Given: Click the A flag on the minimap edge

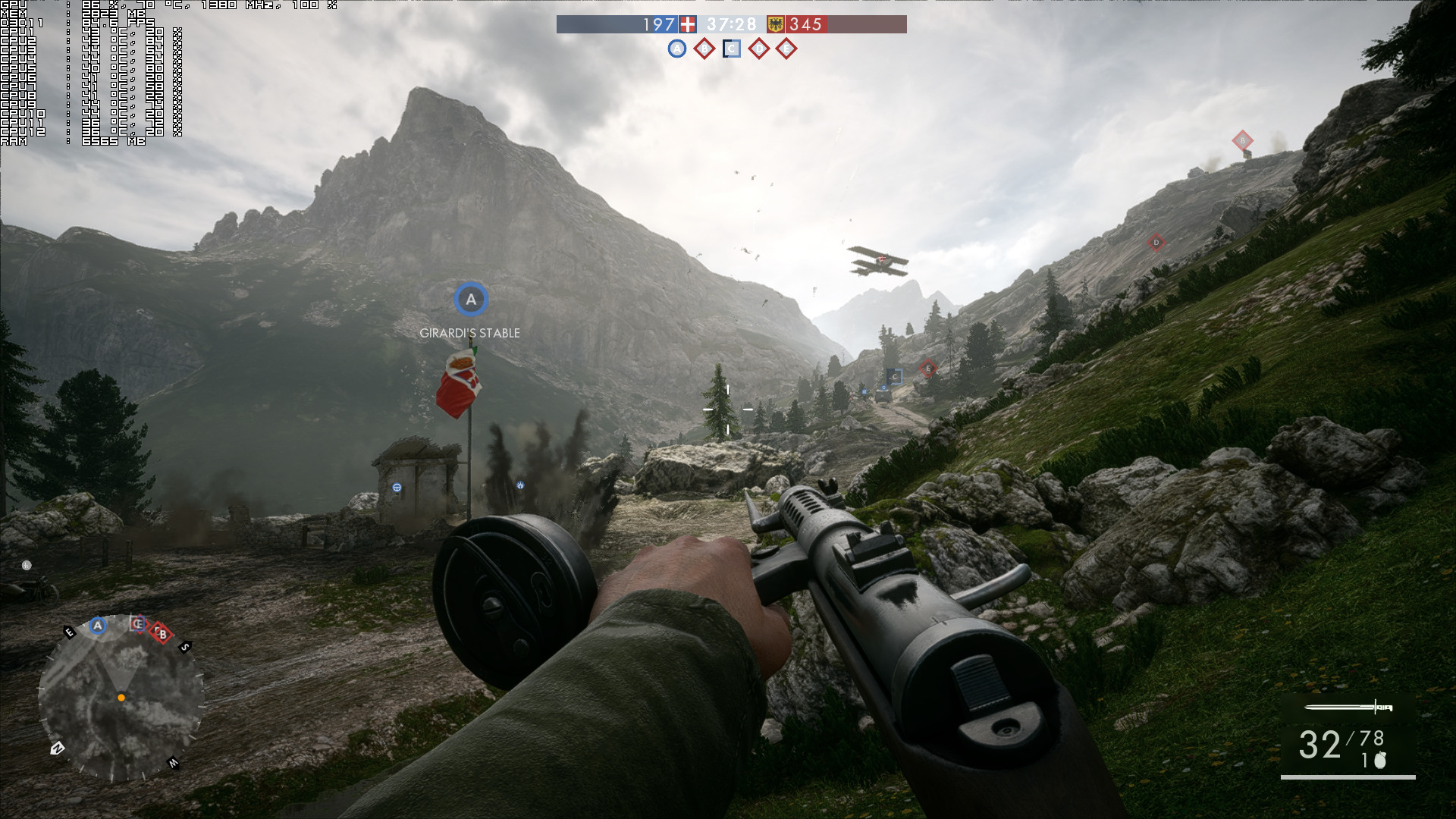Looking at the screenshot, I should click(97, 626).
